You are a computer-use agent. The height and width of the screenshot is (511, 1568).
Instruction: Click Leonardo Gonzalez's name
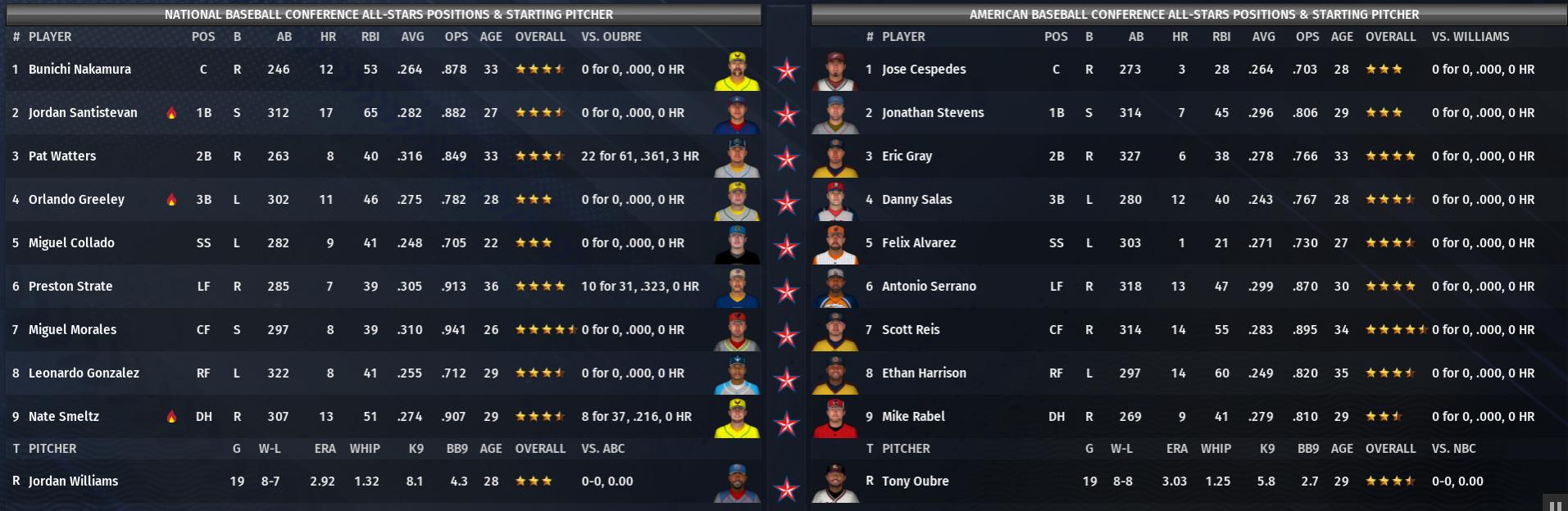[x=84, y=373]
